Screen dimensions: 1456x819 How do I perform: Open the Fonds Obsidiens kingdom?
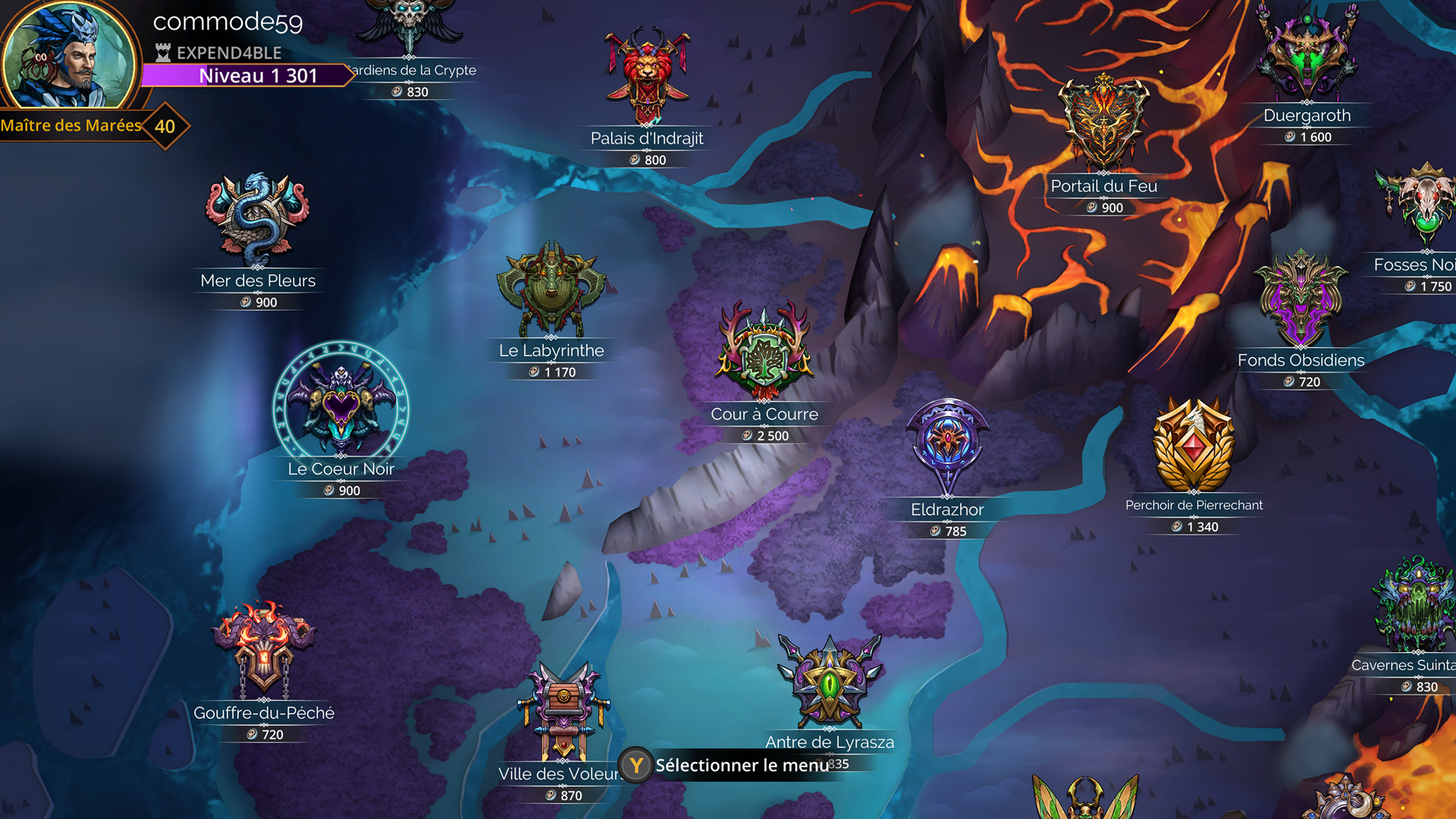click(x=1301, y=300)
